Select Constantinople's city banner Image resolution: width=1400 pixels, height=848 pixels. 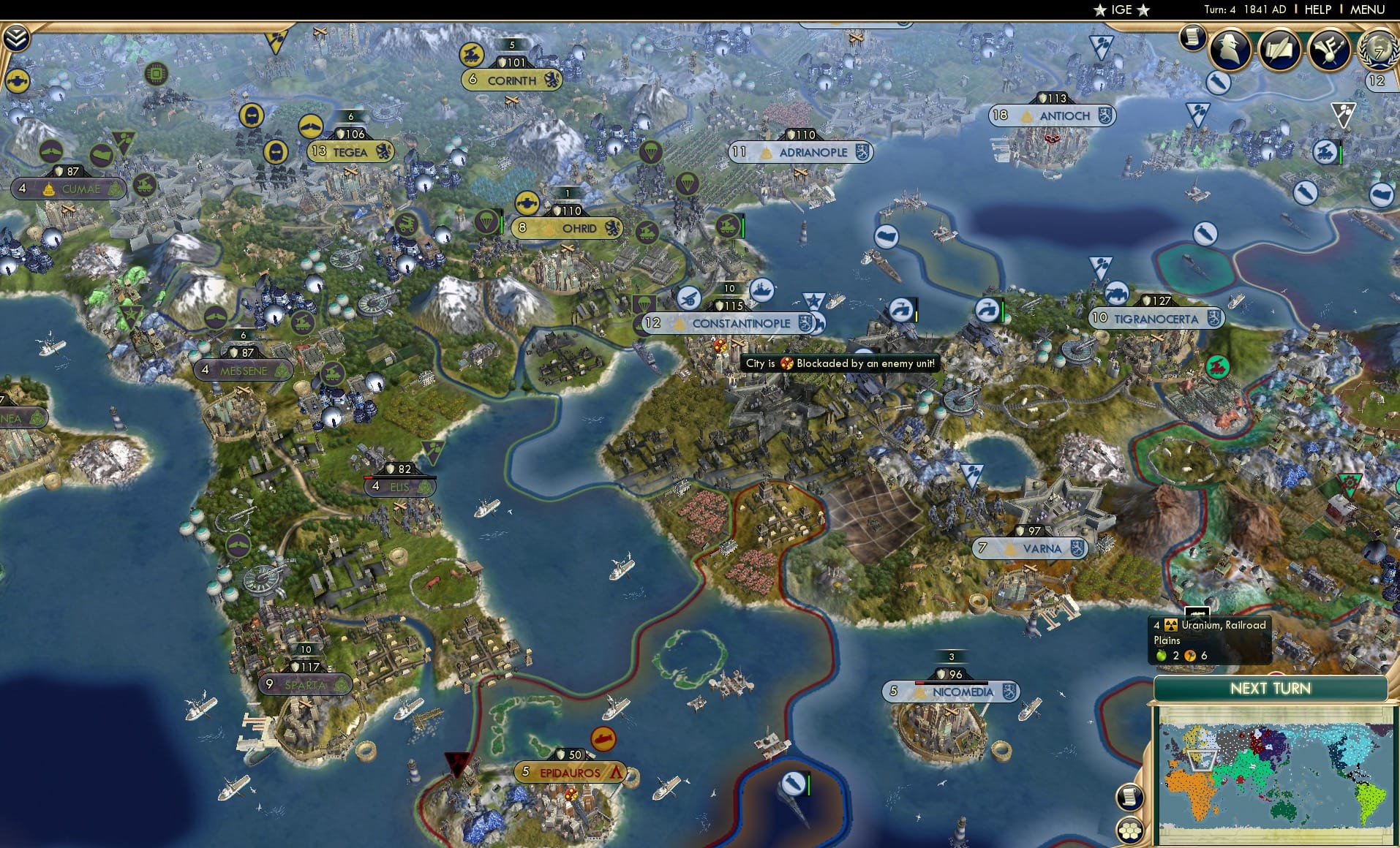tap(734, 322)
